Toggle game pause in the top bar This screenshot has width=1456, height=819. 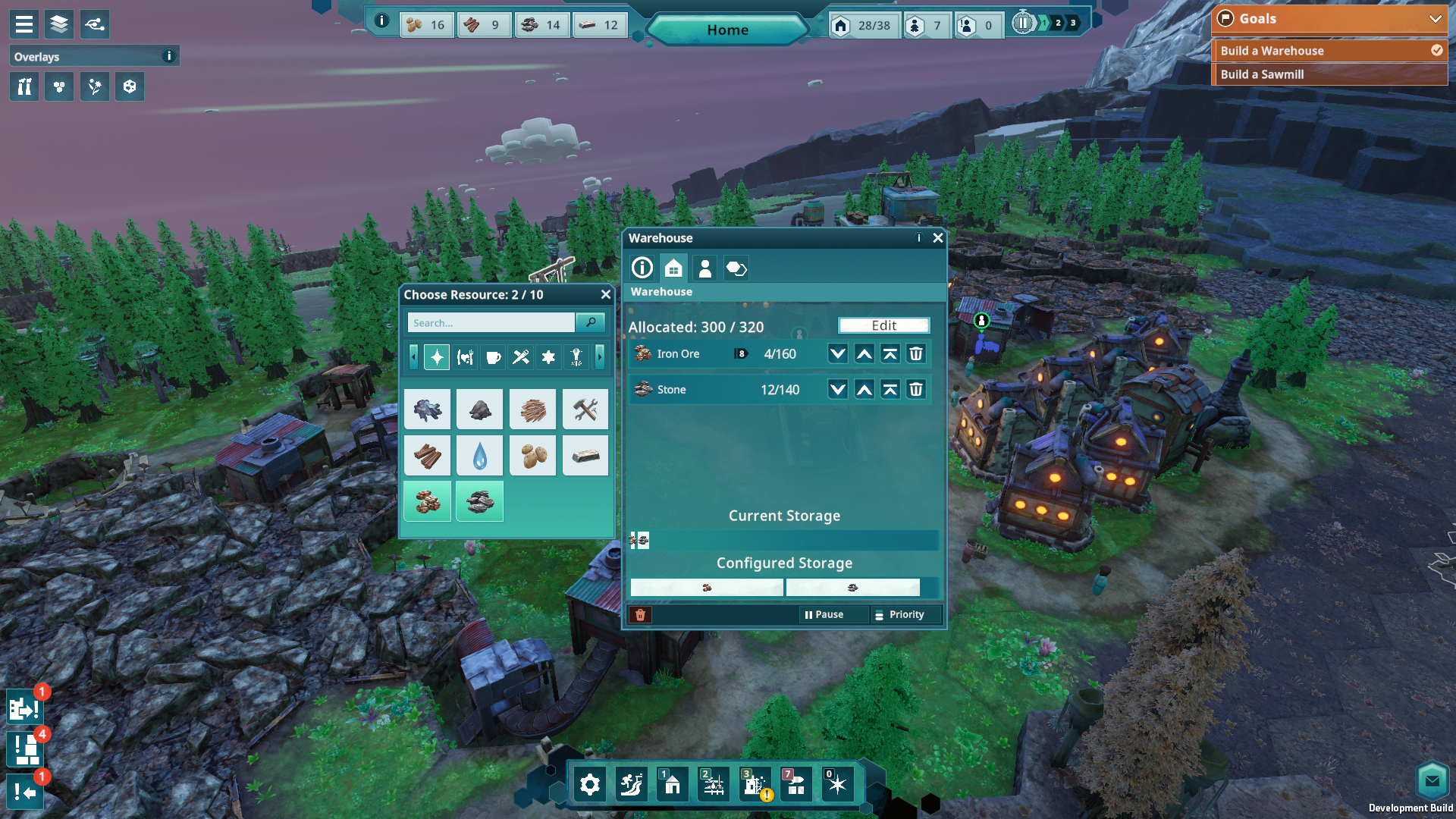click(x=1022, y=24)
